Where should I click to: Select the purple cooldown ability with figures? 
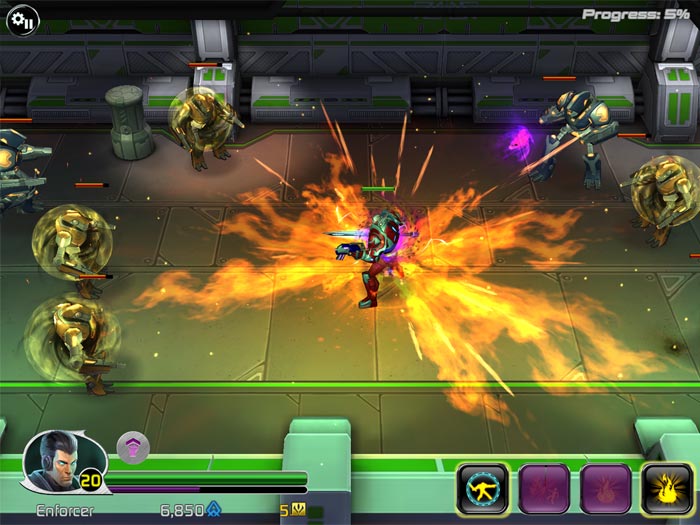(544, 489)
